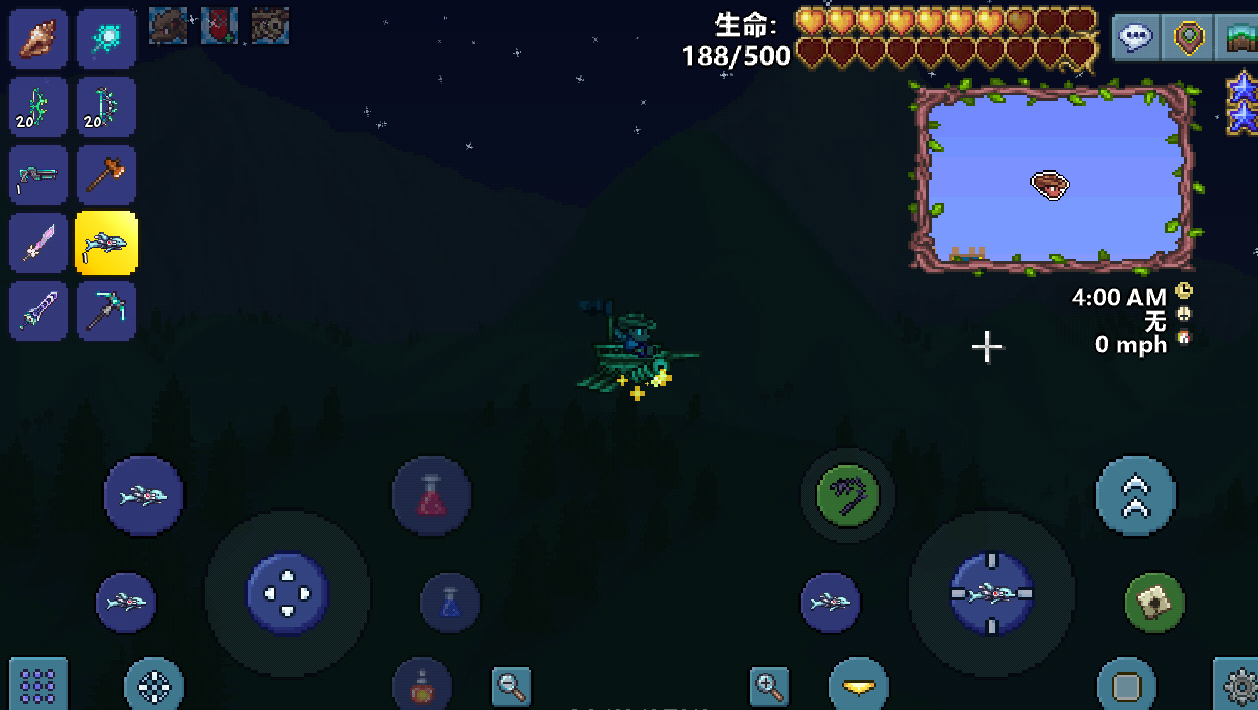Open the chat speech bubble button
The image size is (1258, 710).
[1137, 38]
